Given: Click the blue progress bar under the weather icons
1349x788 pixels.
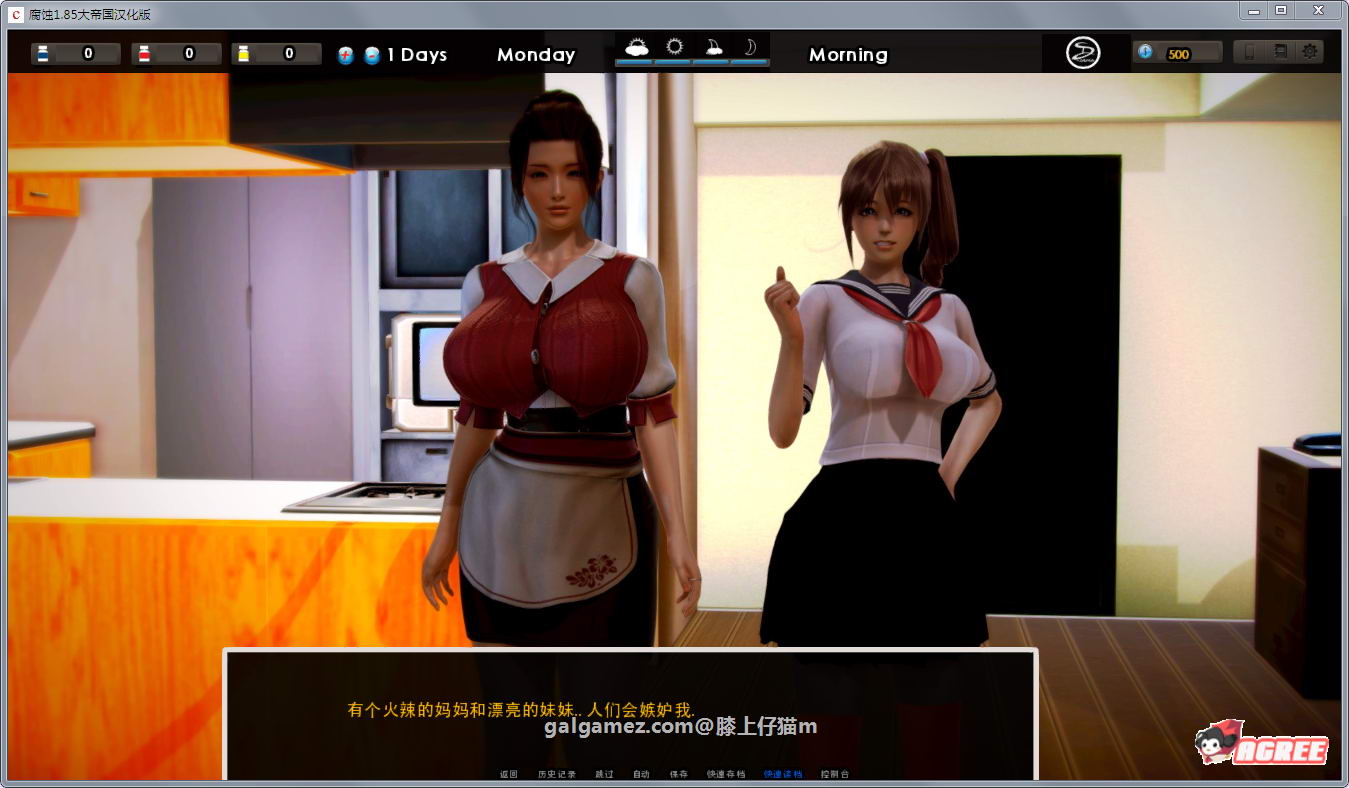Looking at the screenshot, I should click(x=690, y=62).
